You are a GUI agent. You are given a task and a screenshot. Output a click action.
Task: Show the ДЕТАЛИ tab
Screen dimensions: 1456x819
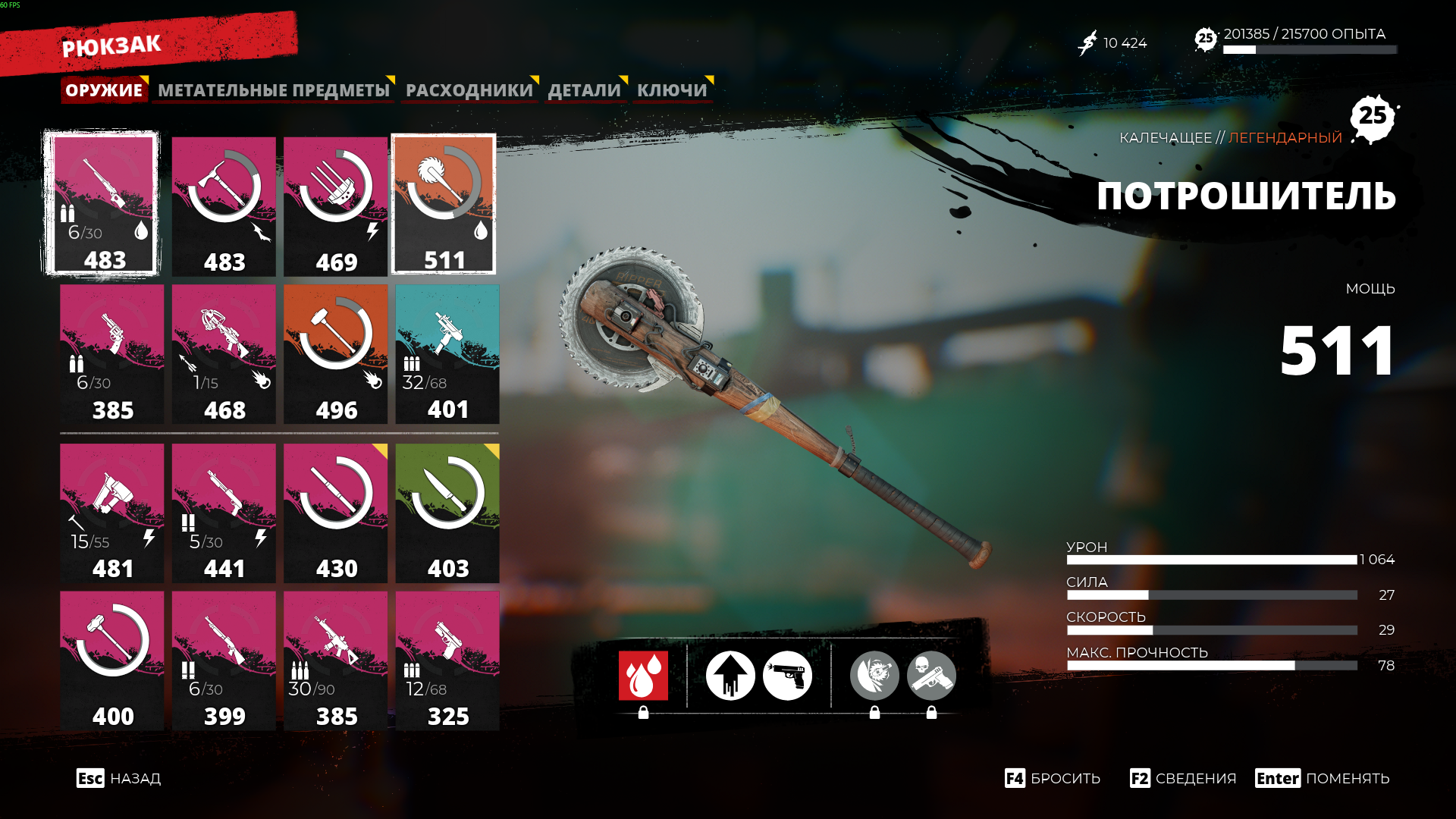click(x=585, y=90)
